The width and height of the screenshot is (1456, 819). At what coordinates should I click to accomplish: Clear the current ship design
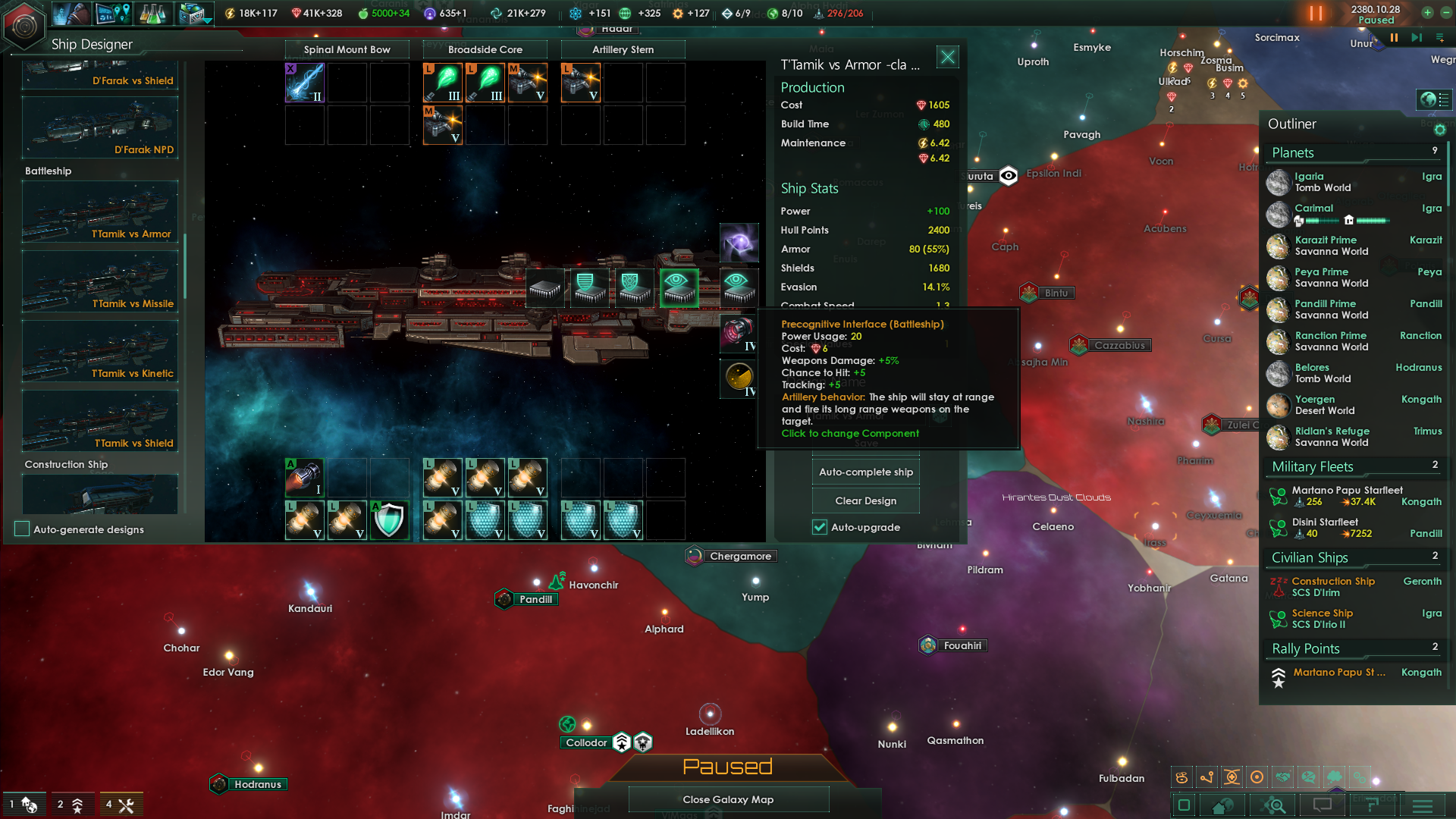click(x=866, y=500)
